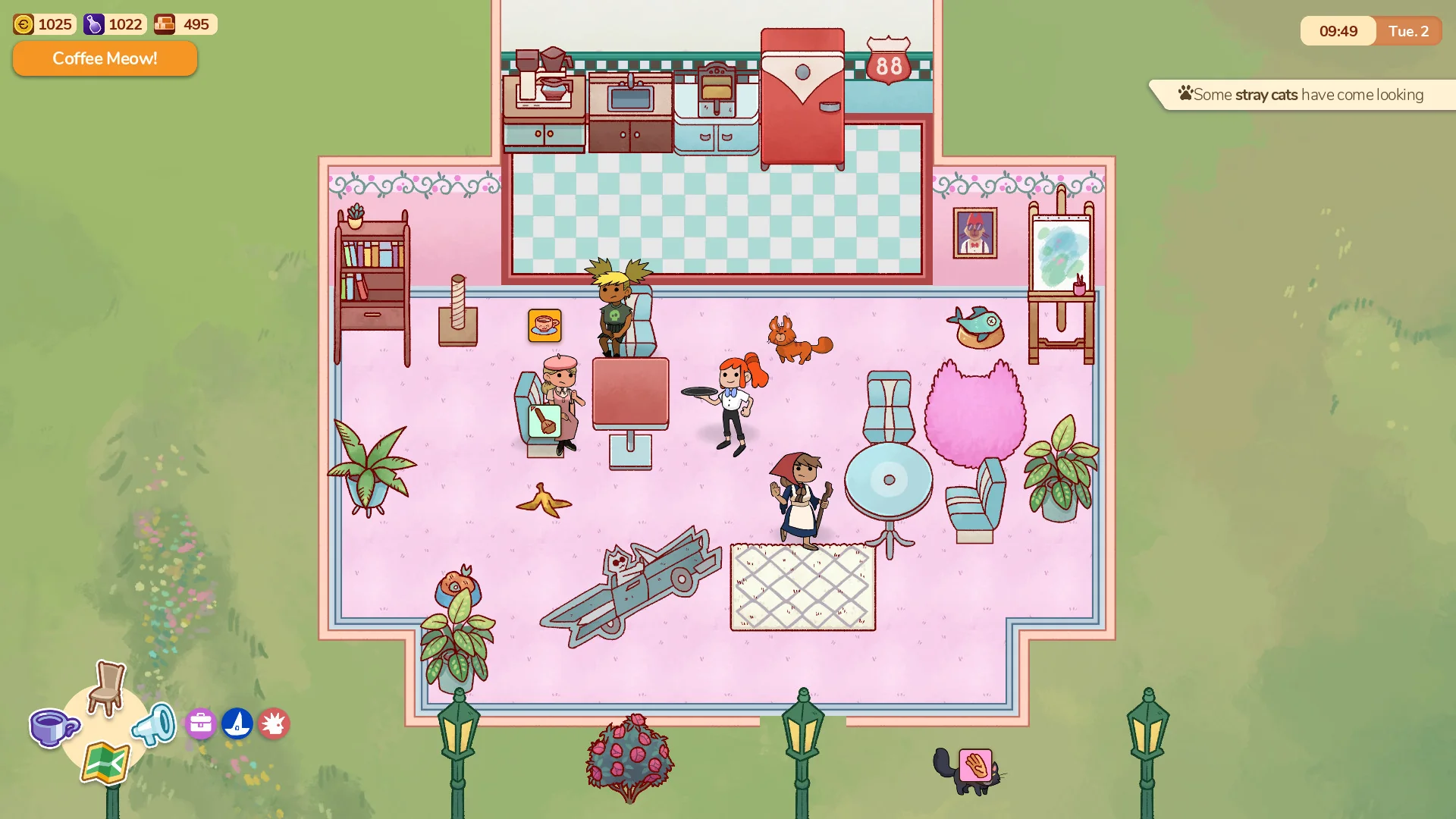Click the coffee cup order bubble above the customer
The image size is (1456, 819).
545,325
